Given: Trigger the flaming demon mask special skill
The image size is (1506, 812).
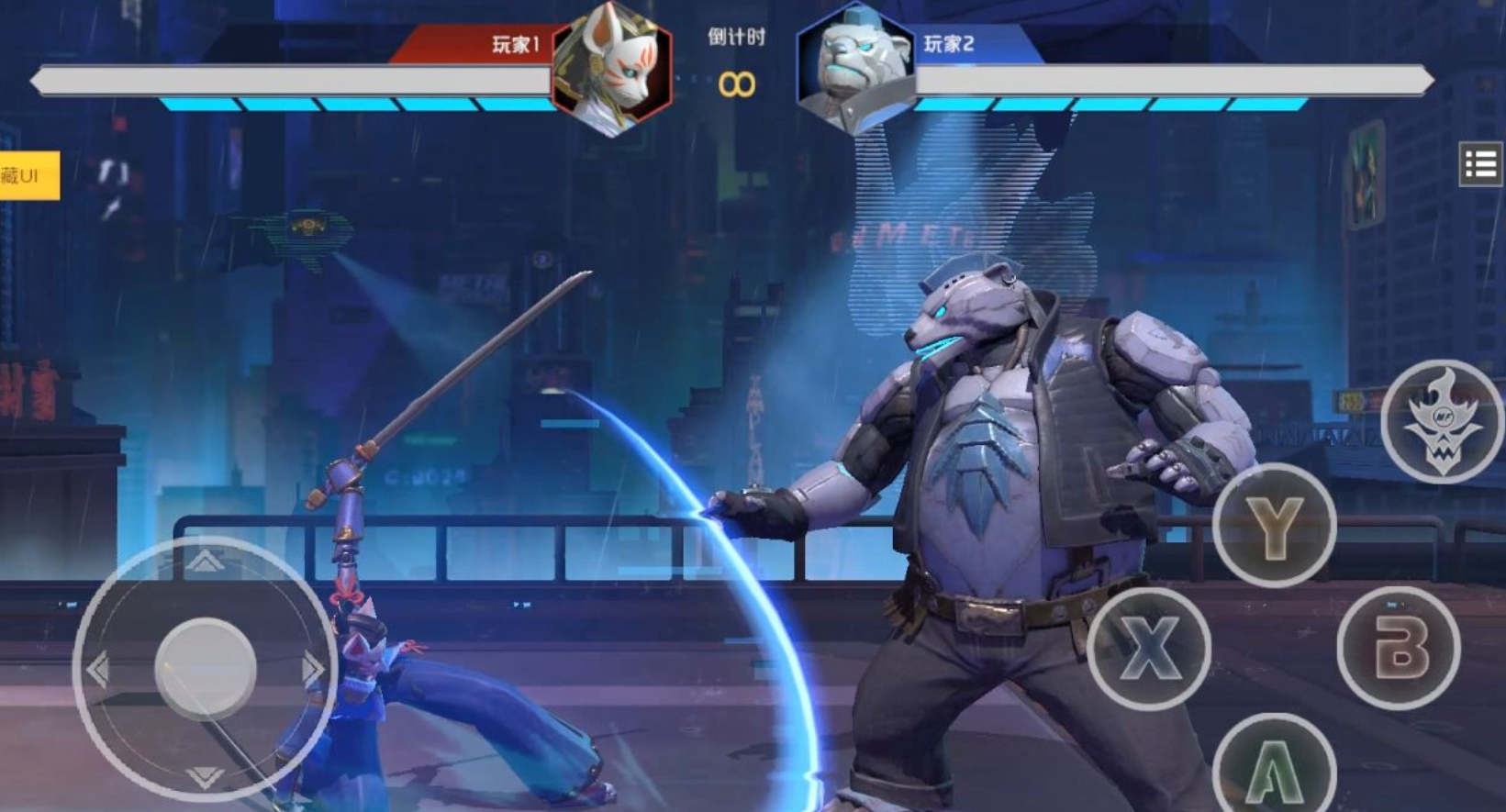Looking at the screenshot, I should [1441, 421].
